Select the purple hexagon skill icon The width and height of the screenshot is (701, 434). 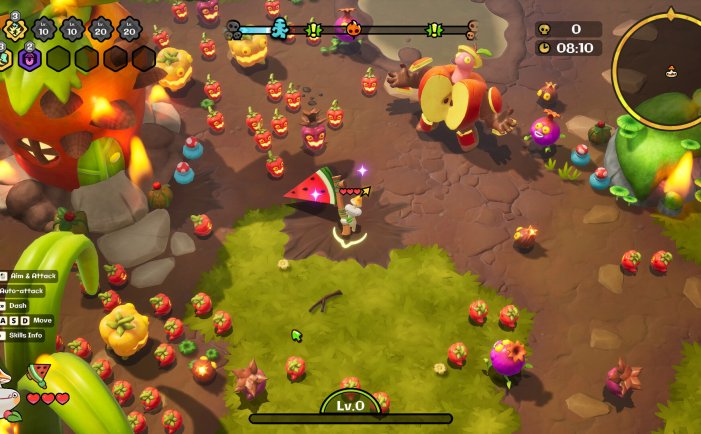(x=28, y=60)
